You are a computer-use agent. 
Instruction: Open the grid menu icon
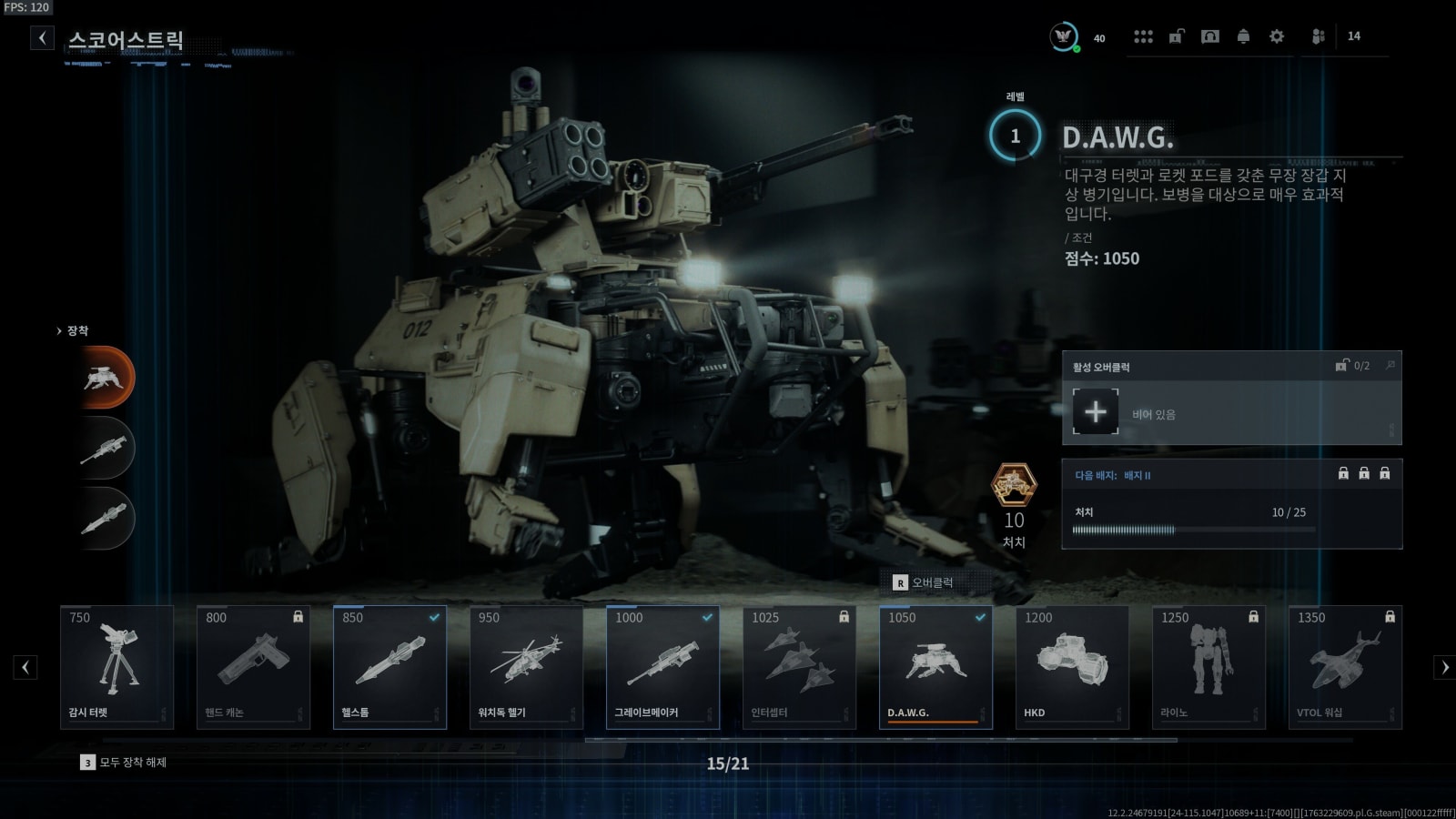(x=1143, y=36)
